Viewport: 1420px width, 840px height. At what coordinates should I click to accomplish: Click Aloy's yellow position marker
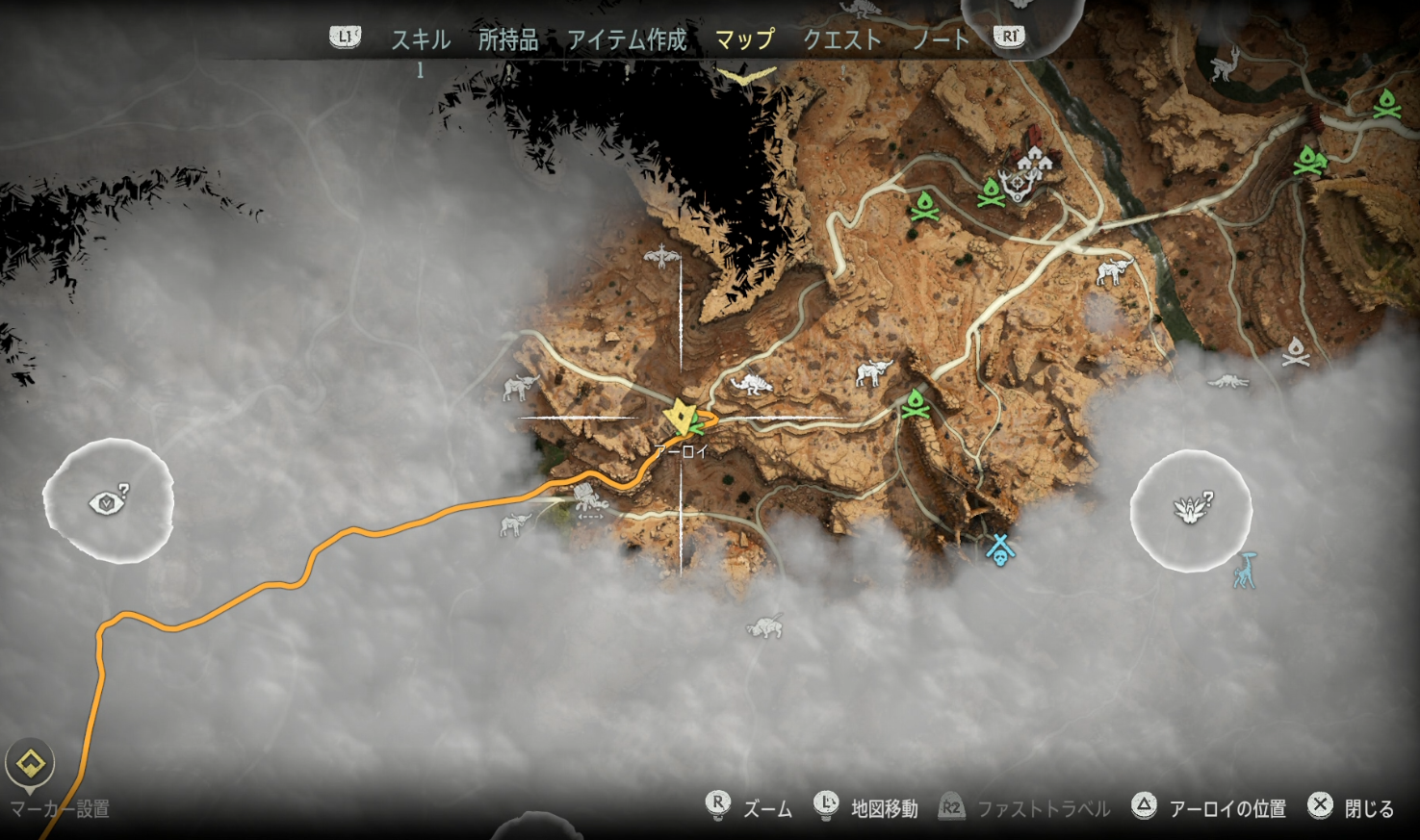683,418
